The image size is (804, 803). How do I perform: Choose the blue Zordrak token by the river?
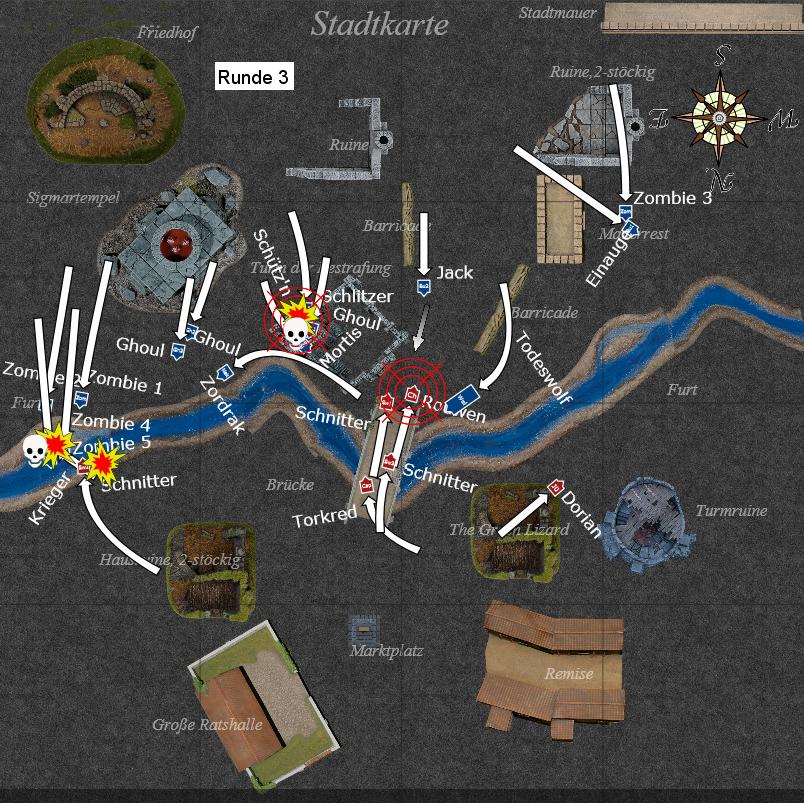pyautogui.click(x=224, y=372)
